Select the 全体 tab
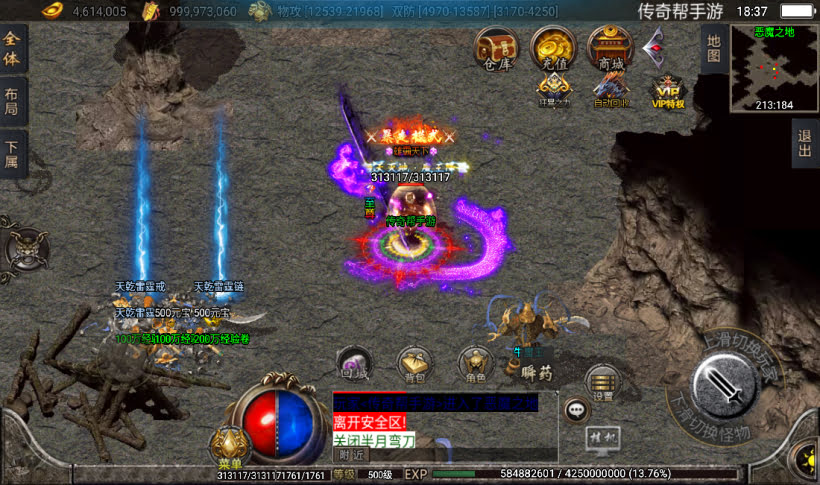 click(13, 48)
